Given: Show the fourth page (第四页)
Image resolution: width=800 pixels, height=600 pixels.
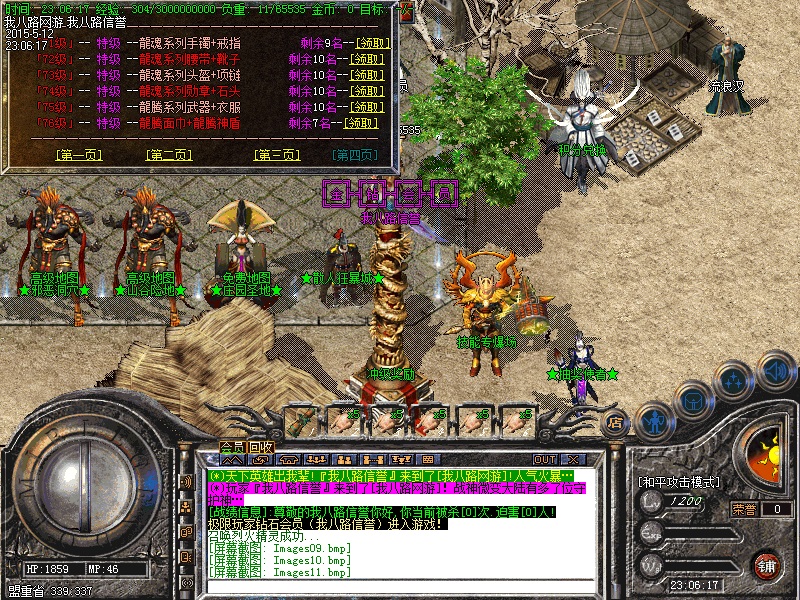Looking at the screenshot, I should (x=355, y=155).
